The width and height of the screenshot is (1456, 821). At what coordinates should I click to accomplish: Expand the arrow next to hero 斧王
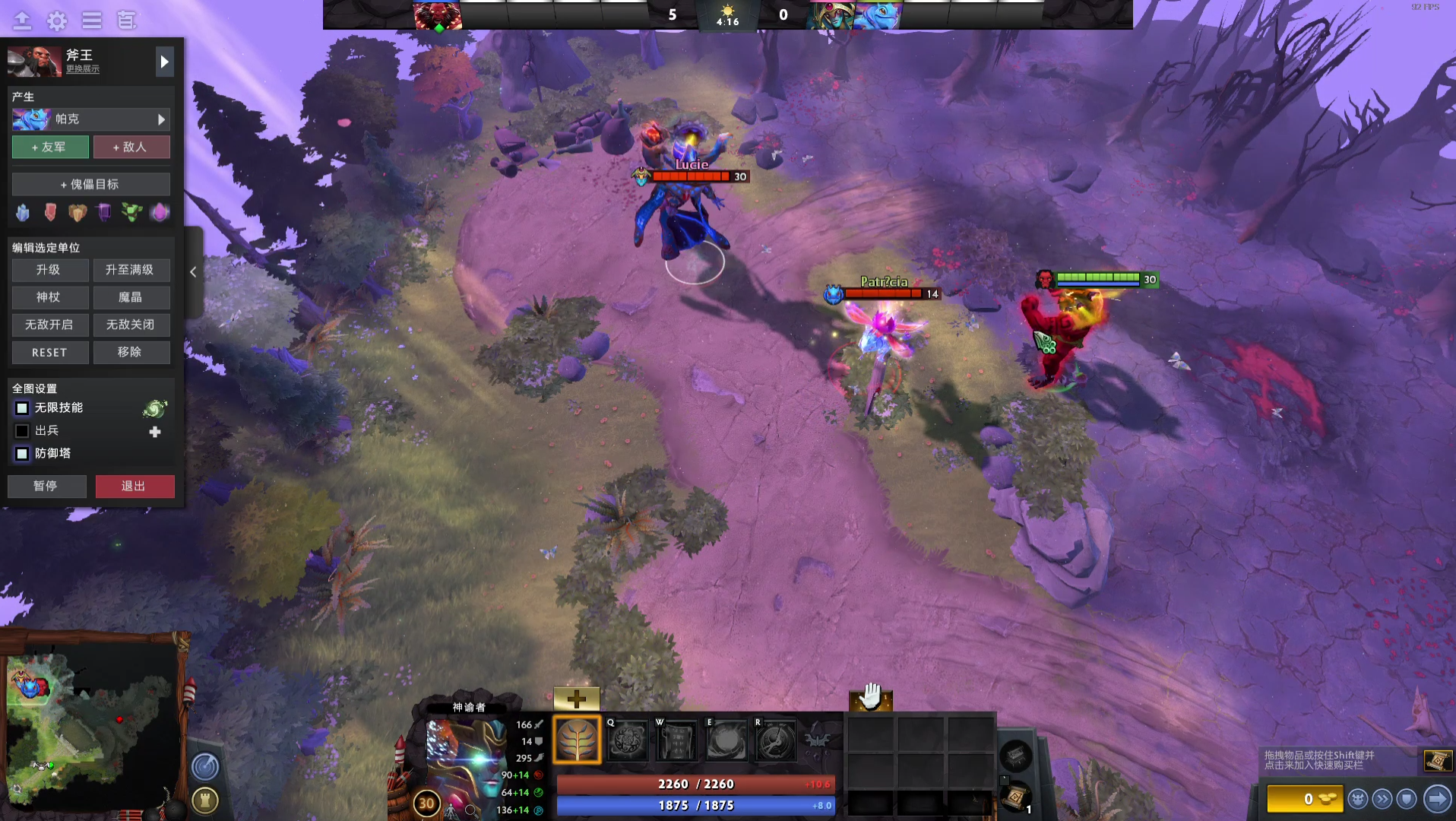(x=164, y=62)
